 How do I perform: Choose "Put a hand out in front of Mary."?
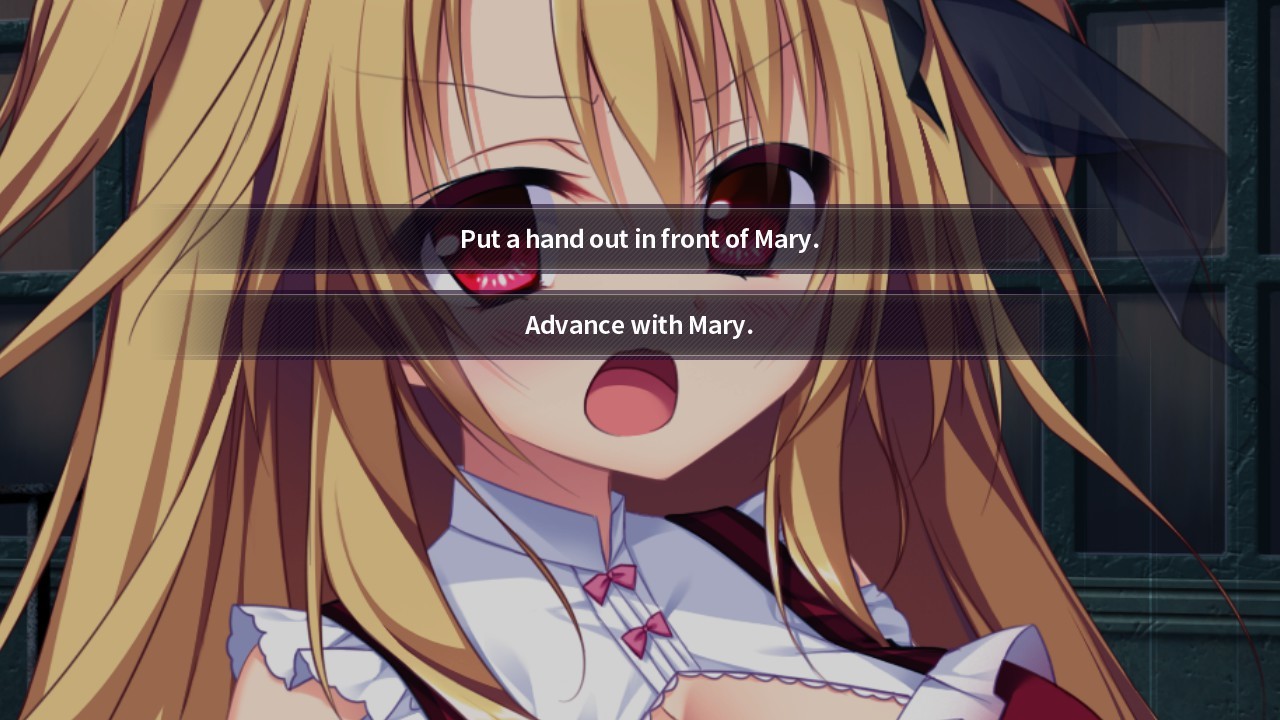(639, 239)
